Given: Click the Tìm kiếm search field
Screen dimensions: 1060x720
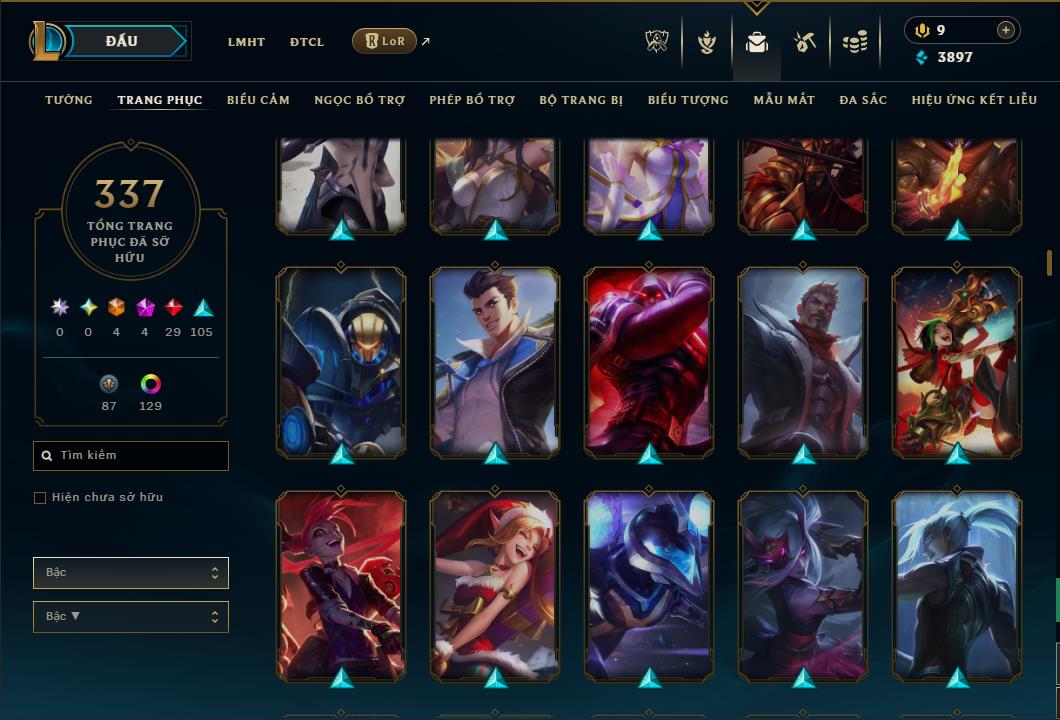Looking at the screenshot, I should [x=131, y=456].
